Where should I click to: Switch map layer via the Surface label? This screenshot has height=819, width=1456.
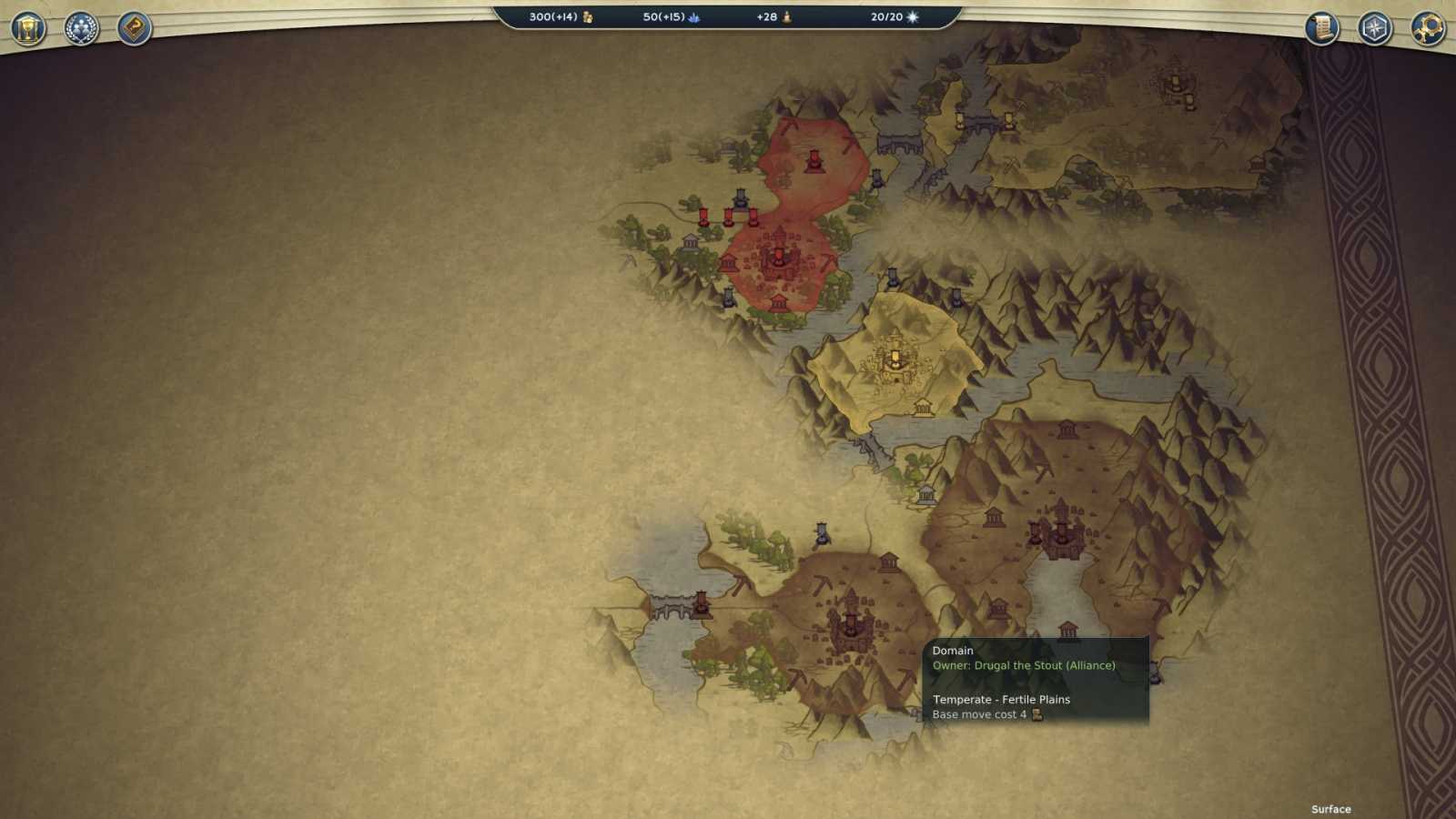[x=1330, y=808]
